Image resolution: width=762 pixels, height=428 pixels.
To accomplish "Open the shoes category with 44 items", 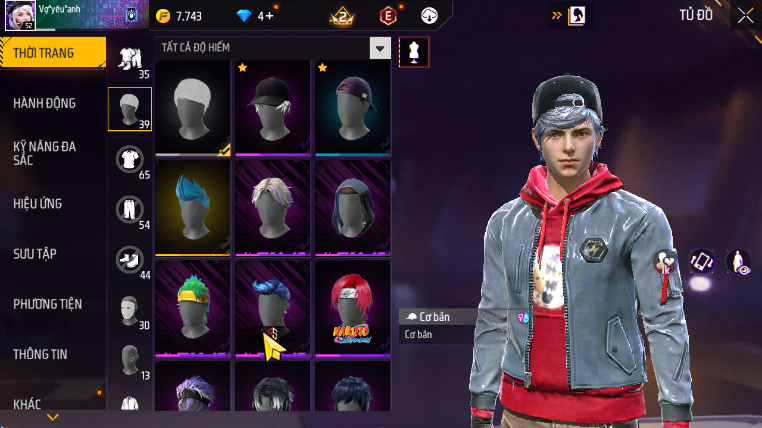I will pyautogui.click(x=130, y=260).
